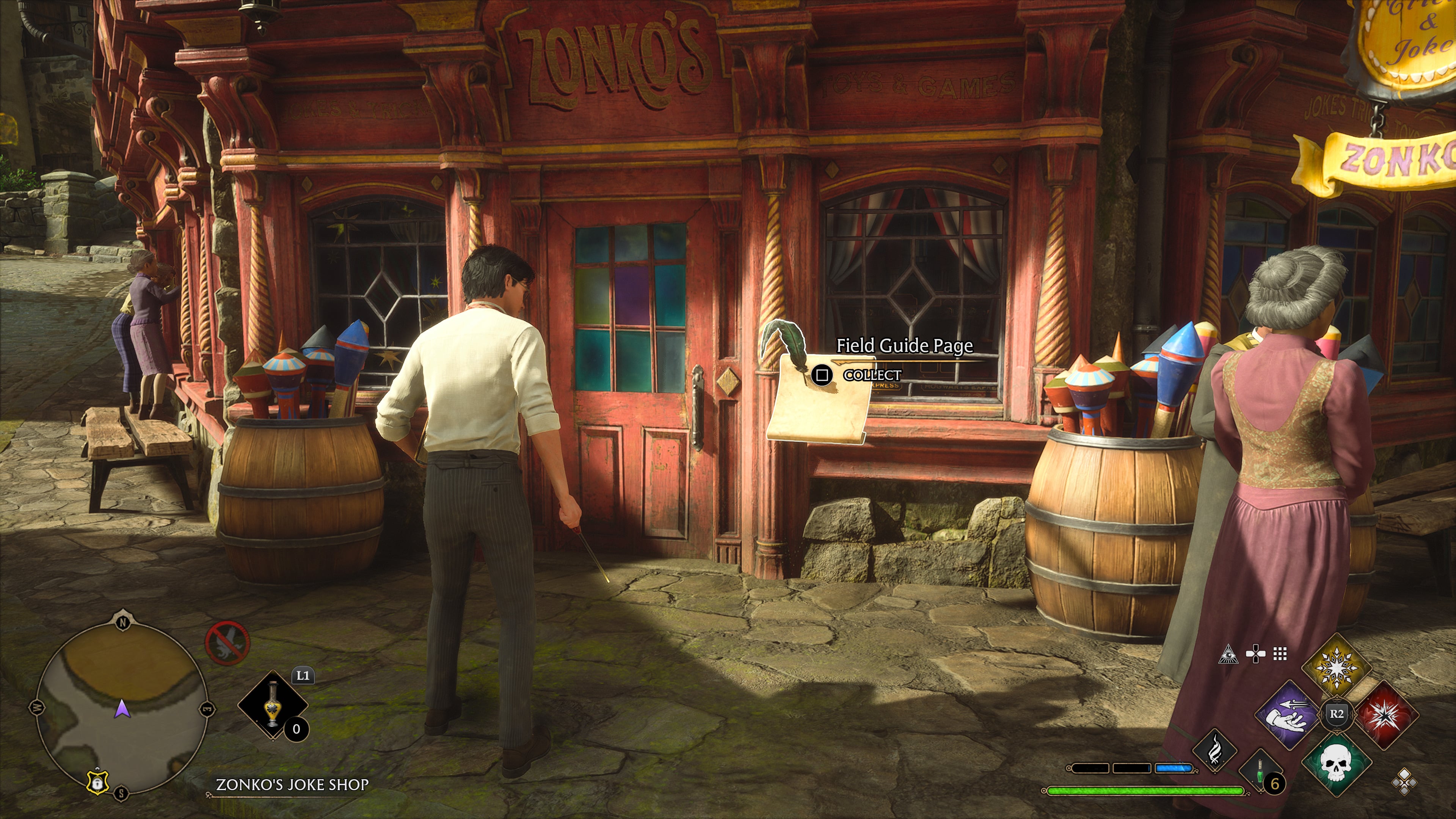
Task: Open the nine-dot grid icon
Action: coord(1280,654)
